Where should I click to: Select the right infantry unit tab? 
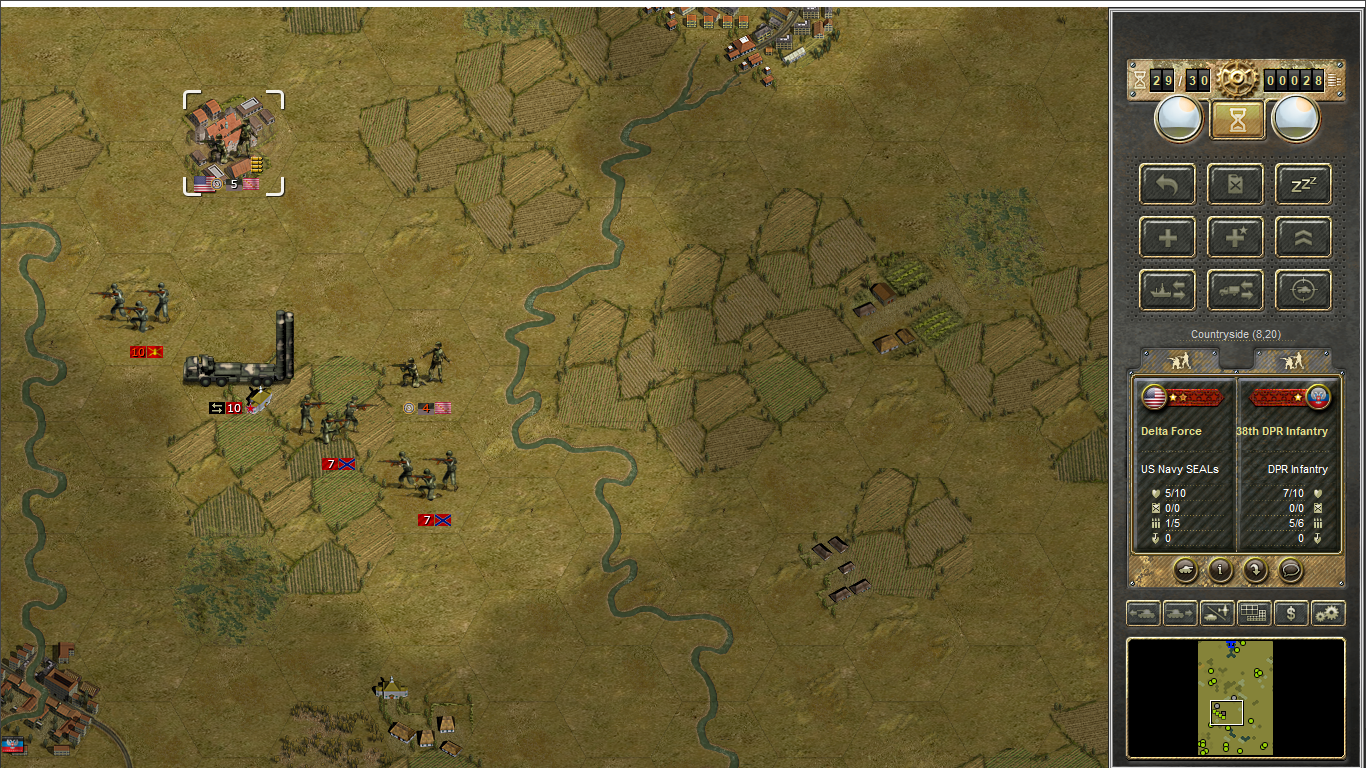click(x=1293, y=361)
